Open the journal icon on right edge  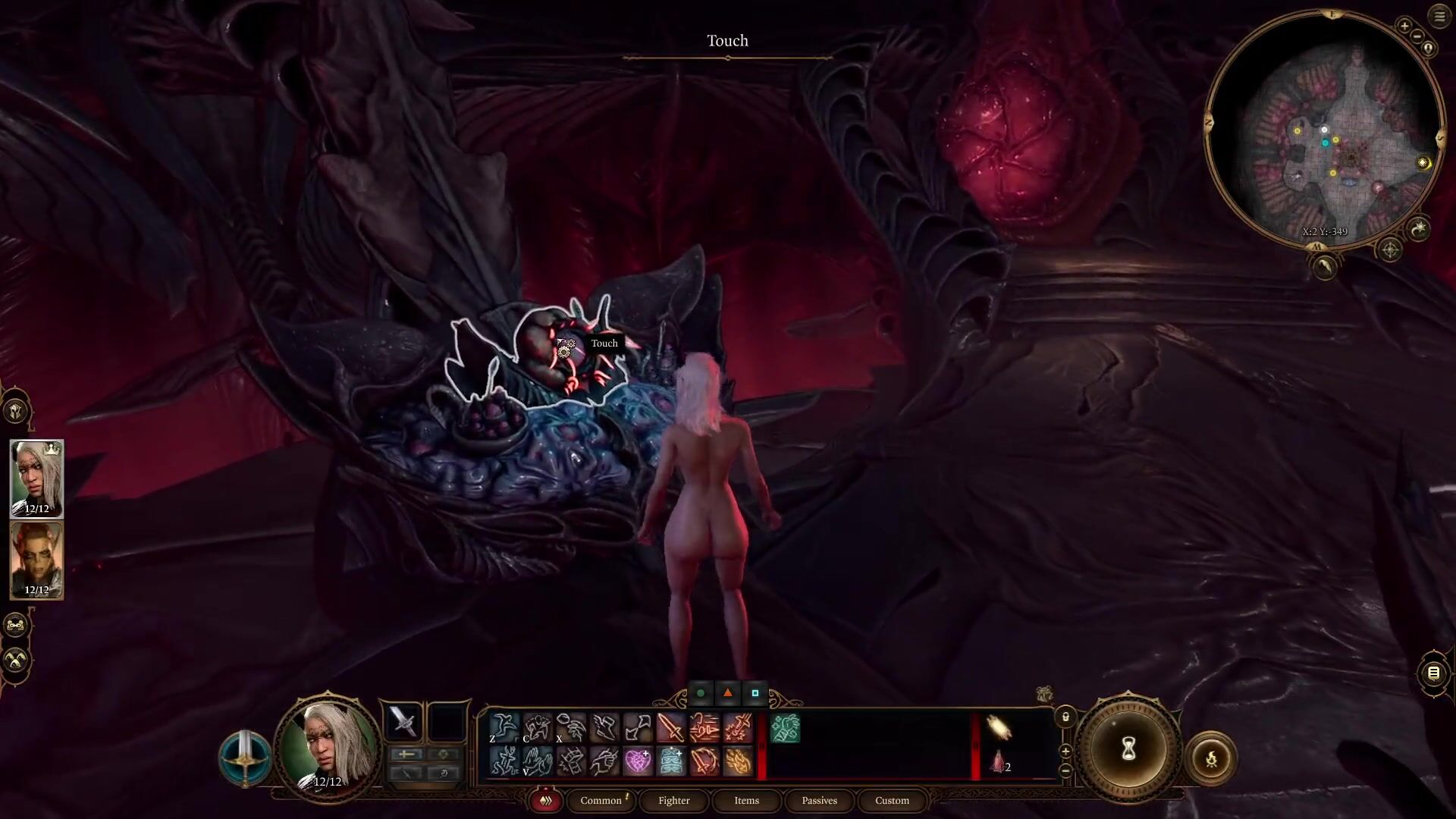click(x=1433, y=673)
